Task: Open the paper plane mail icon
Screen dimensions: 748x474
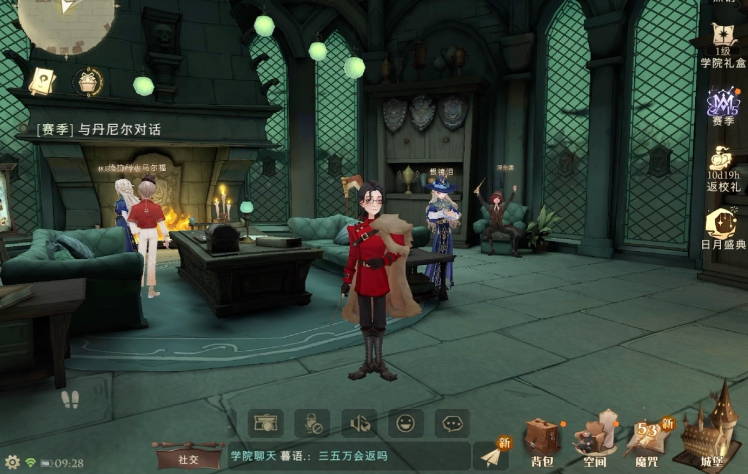Action: coord(492,455)
